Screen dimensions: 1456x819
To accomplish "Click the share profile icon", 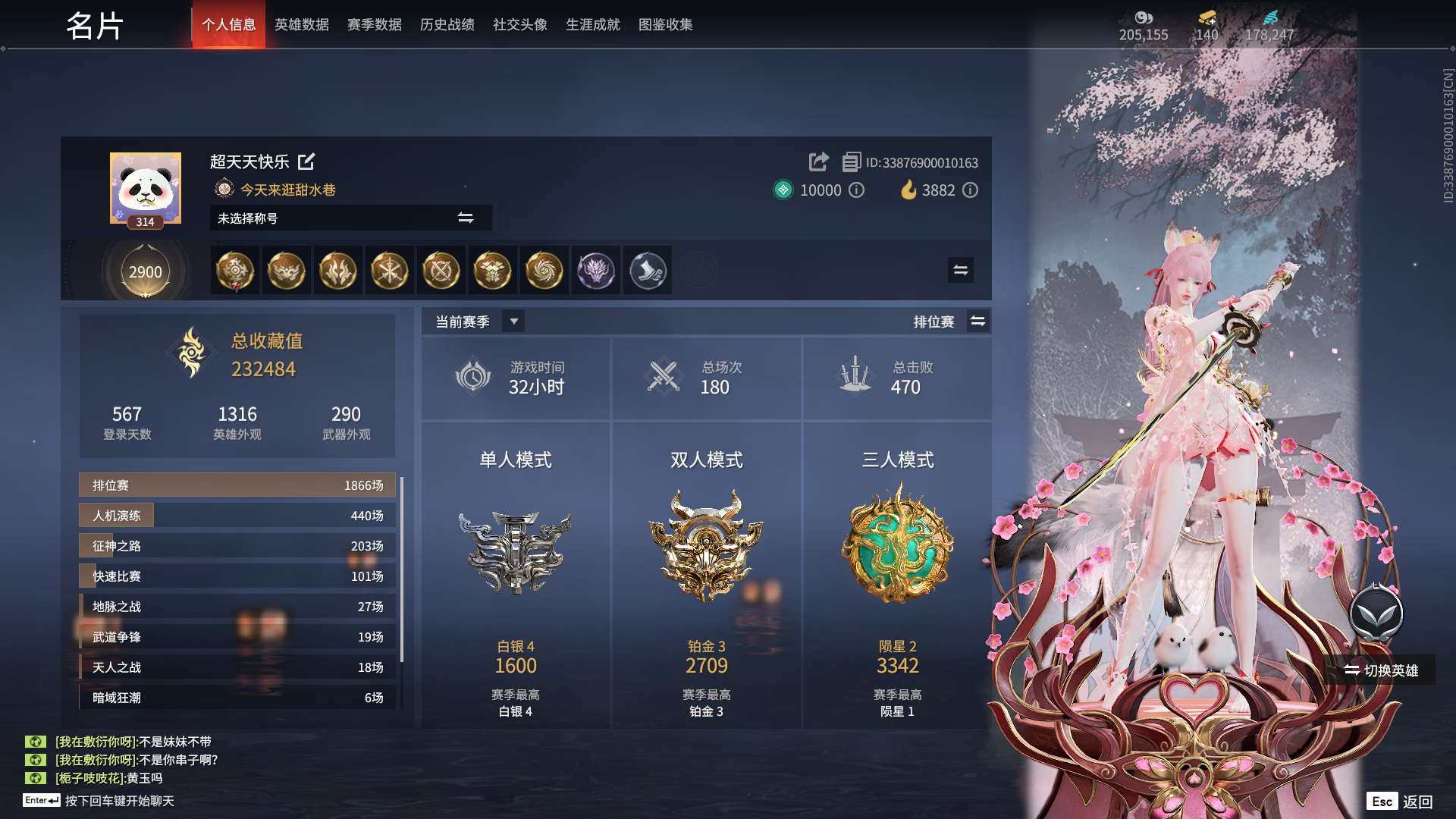I will coord(817,162).
